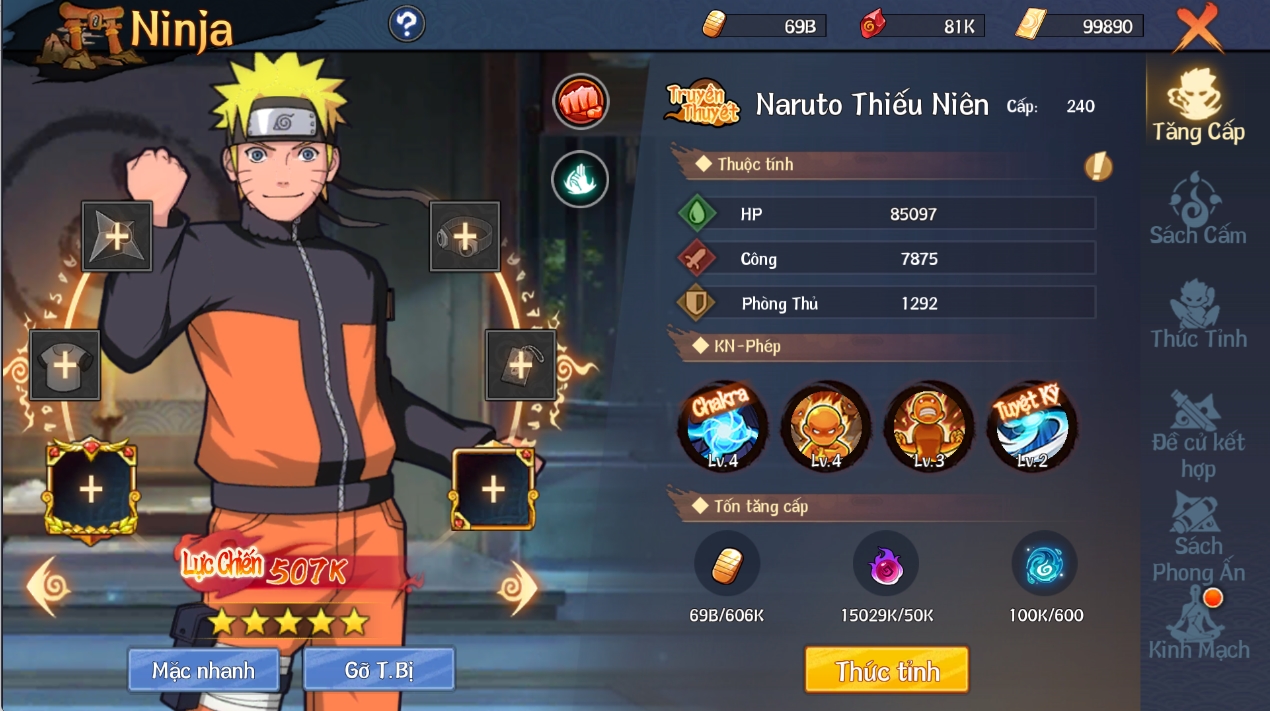Tap the Thức tỉnh awaken button
This screenshot has width=1270, height=711.
coord(887,670)
